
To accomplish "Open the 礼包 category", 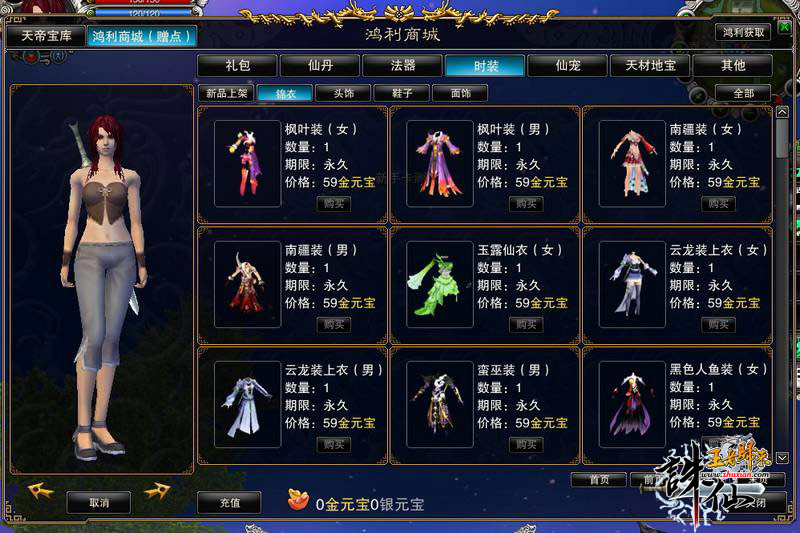I will pos(237,66).
